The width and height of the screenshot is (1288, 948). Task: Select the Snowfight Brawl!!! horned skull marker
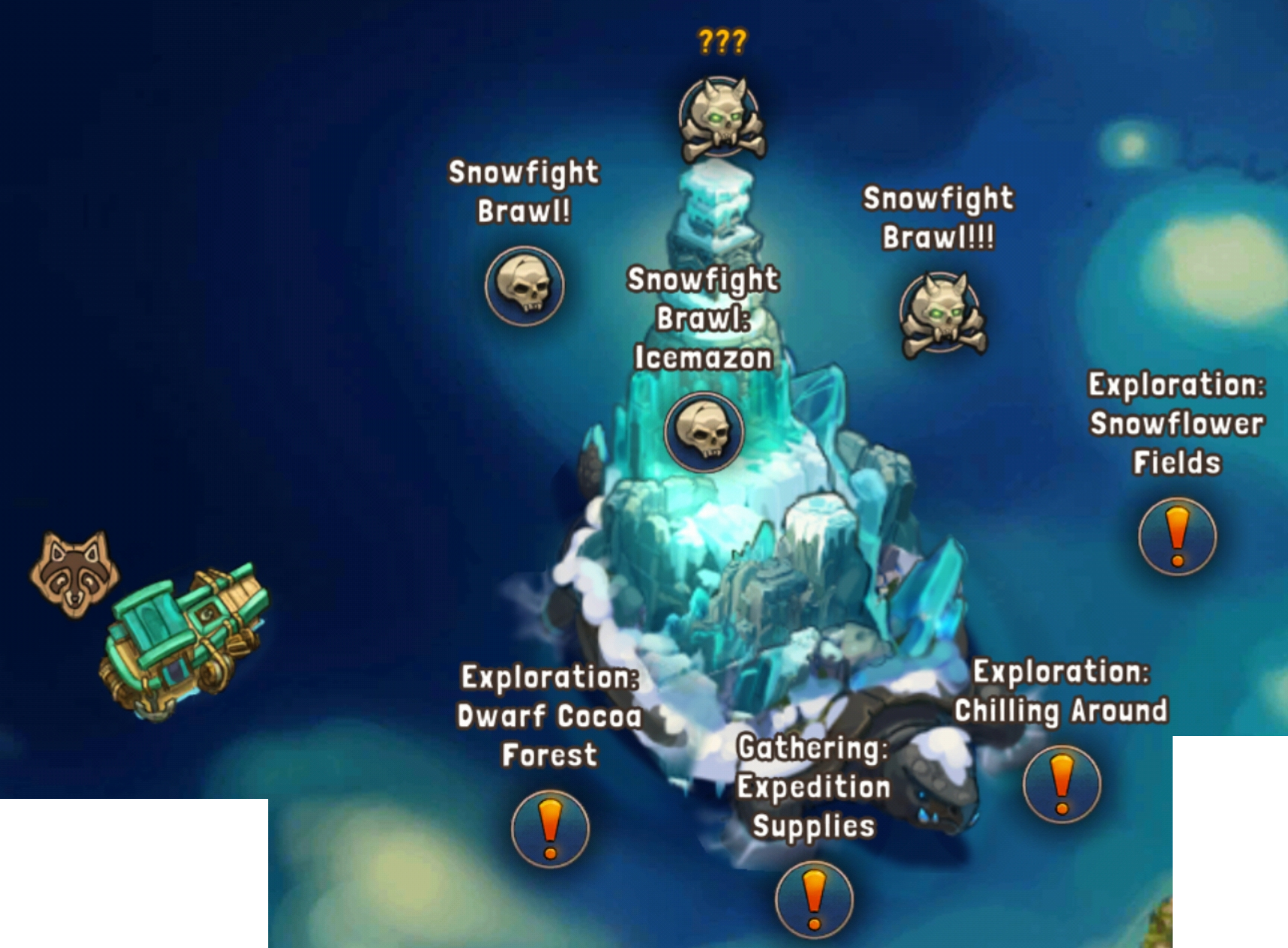pos(941,314)
